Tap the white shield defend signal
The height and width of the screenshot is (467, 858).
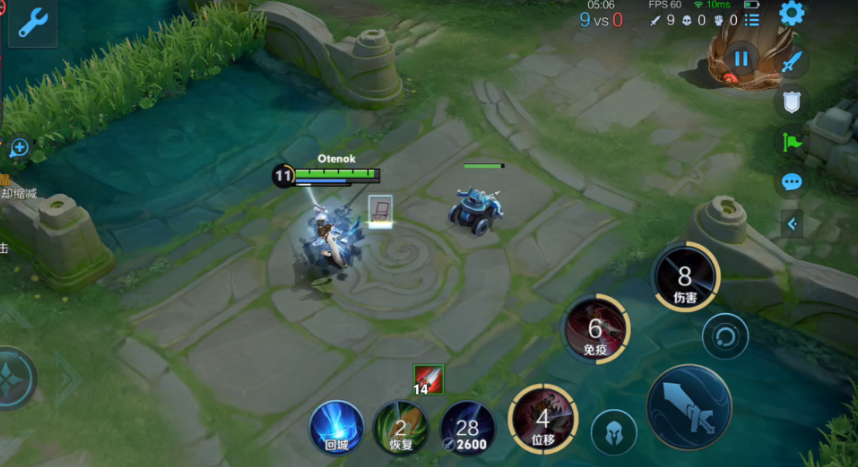click(792, 101)
